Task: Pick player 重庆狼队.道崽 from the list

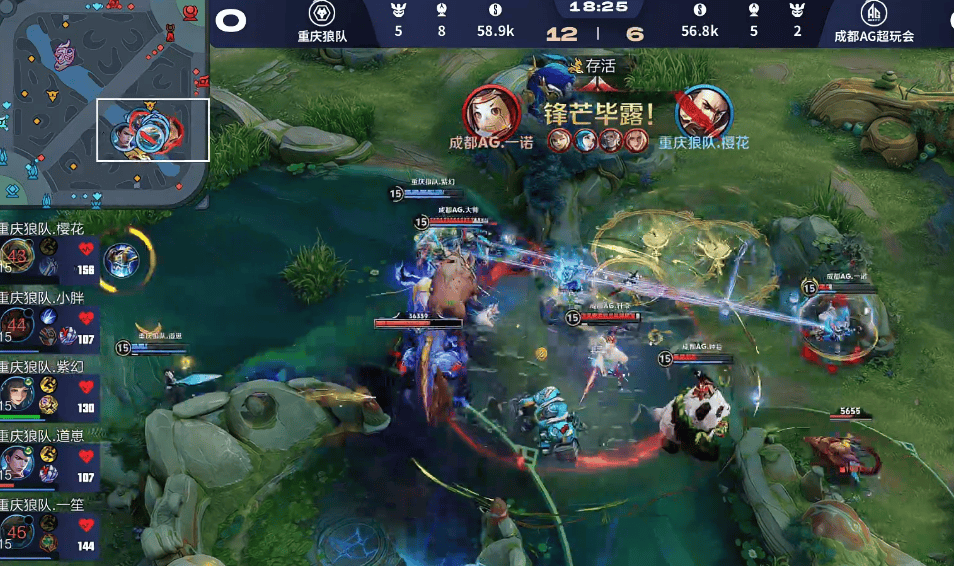Action: 50,461
